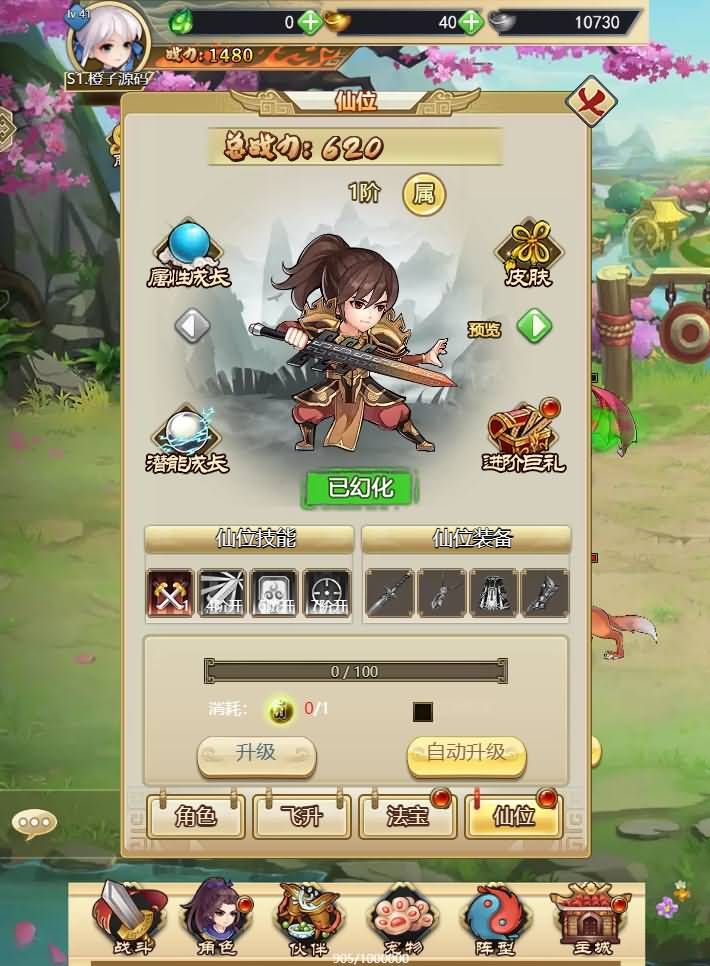Switch to the 飞升 tab
710x966 pixels.
[302, 816]
